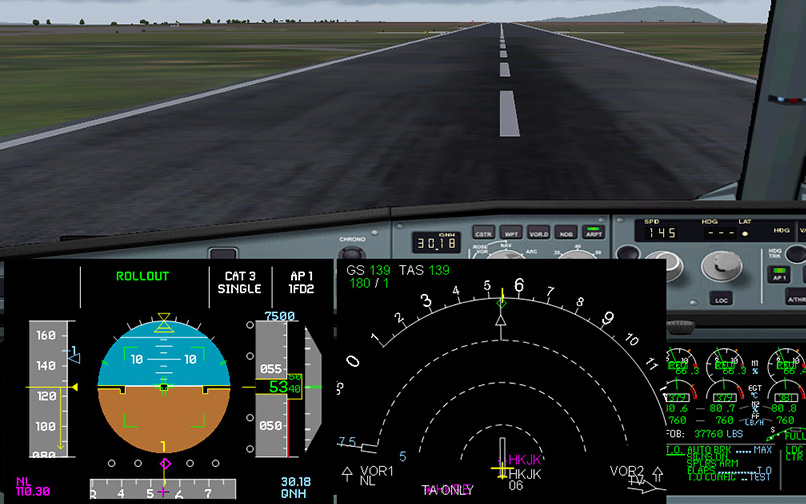
Task: Engage the LOC localizer button
Action: [721, 299]
